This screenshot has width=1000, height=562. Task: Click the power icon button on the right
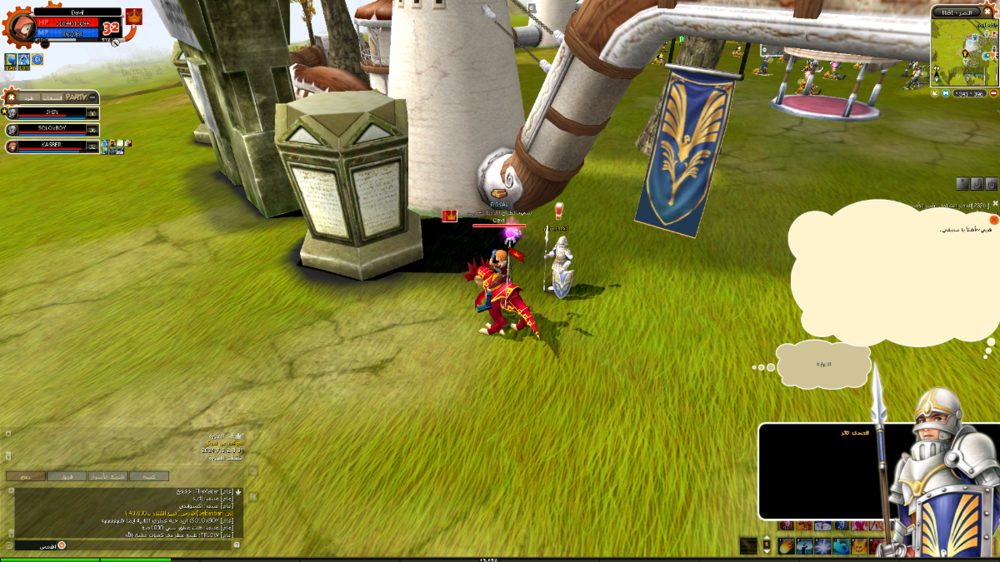(x=991, y=184)
